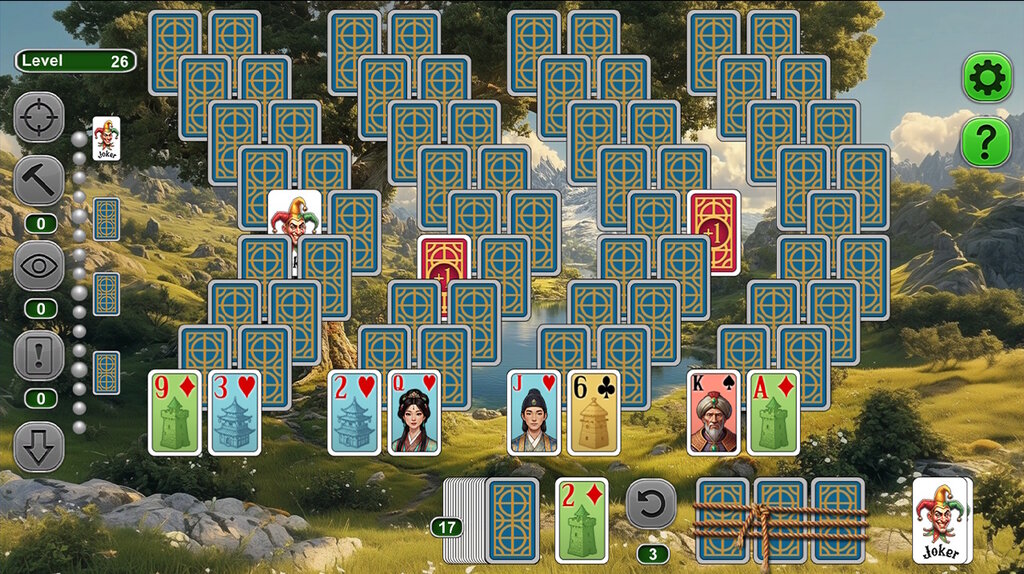
Task: Activate the crosshair target power-up
Action: click(39, 118)
